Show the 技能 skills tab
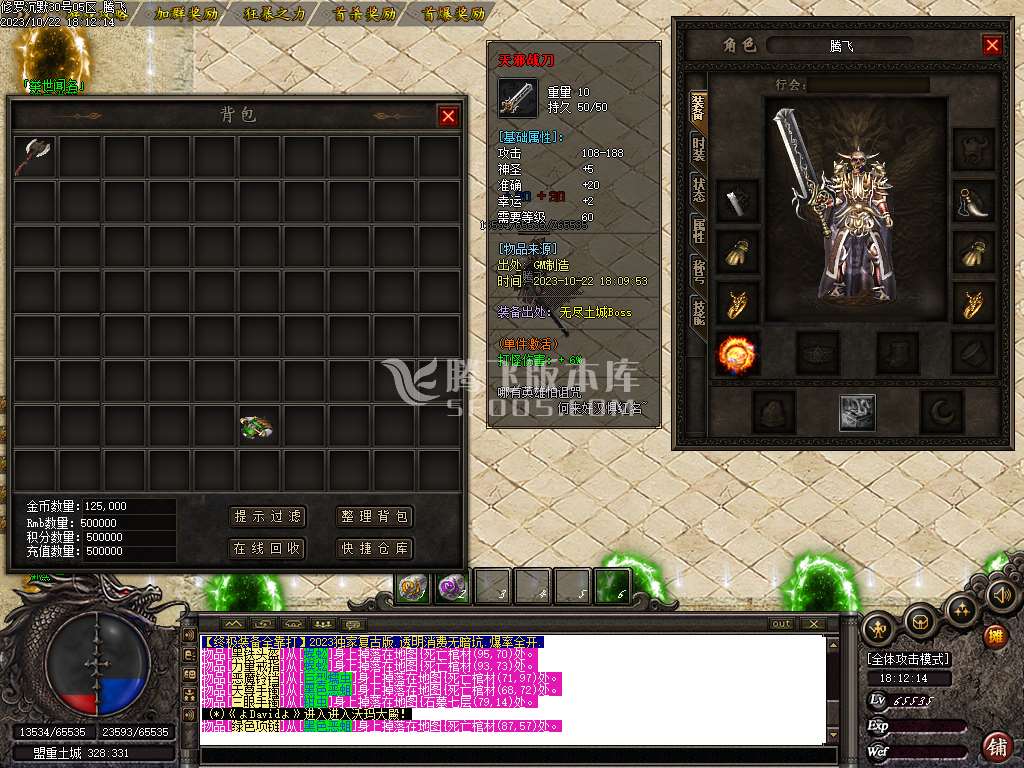Screen dimensions: 1024x768 pos(698,313)
